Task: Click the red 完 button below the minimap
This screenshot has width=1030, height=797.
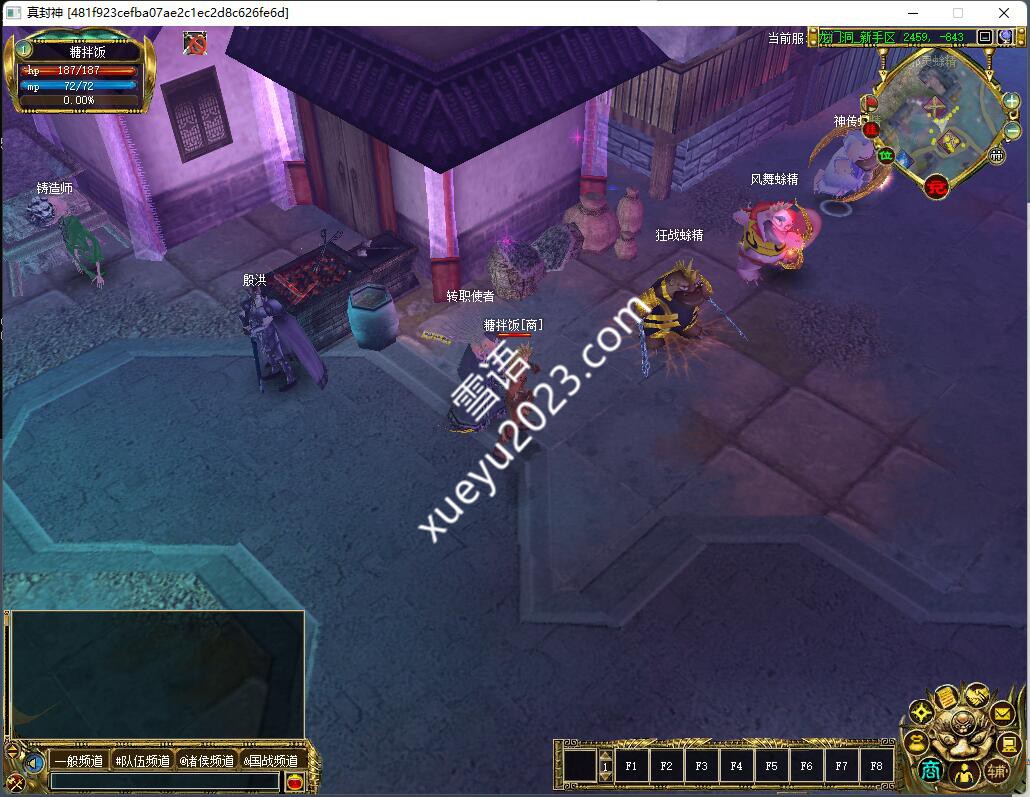Action: (936, 186)
